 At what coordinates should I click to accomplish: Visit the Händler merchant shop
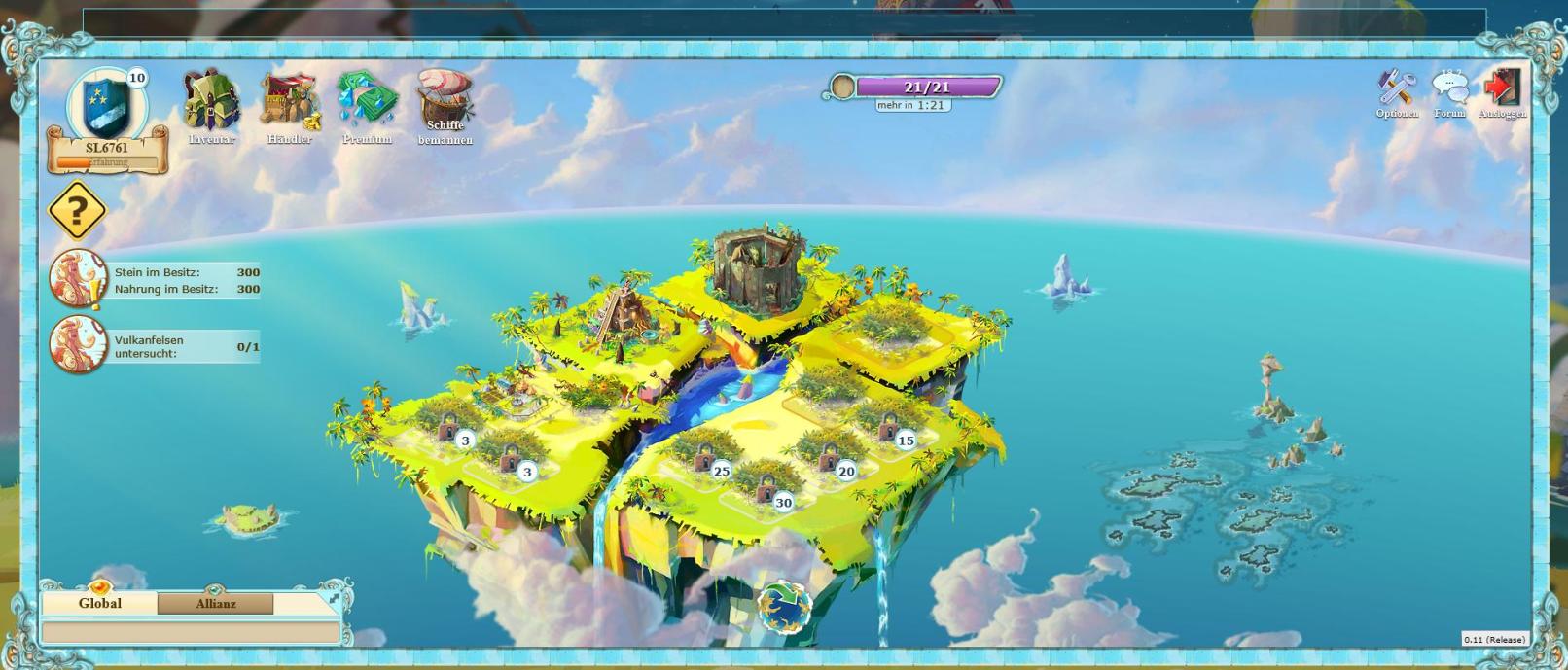coord(289,103)
